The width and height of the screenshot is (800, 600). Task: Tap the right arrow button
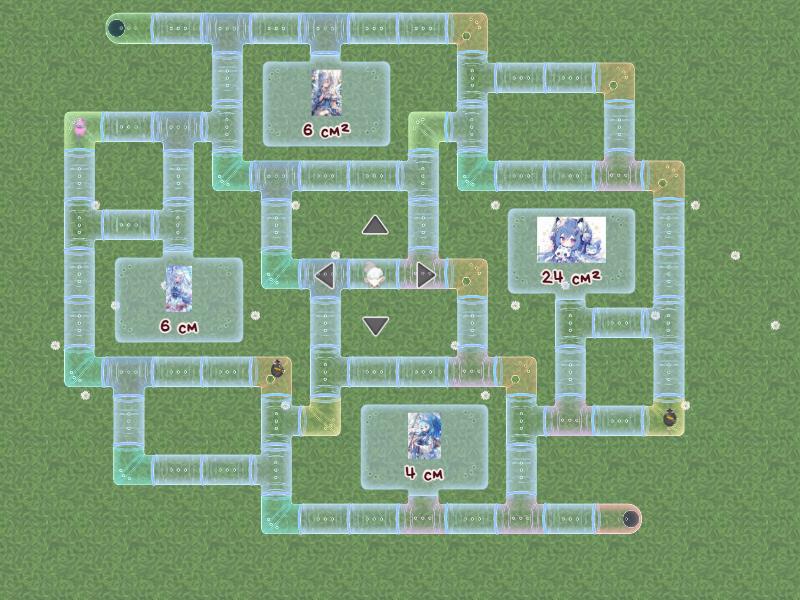click(427, 275)
